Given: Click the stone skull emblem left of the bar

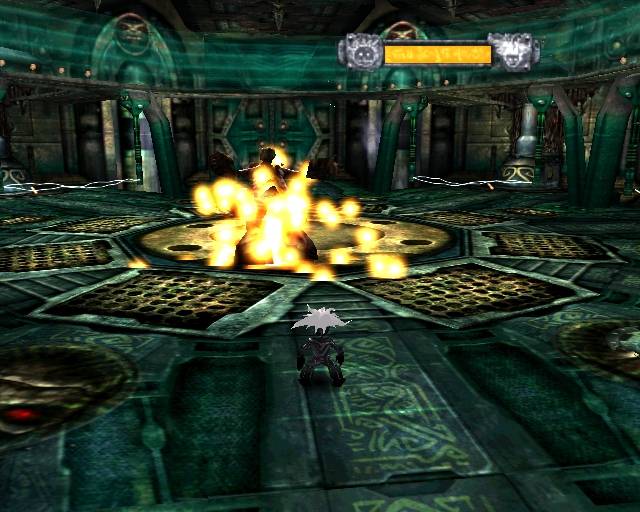Looking at the screenshot, I should coord(362,51).
